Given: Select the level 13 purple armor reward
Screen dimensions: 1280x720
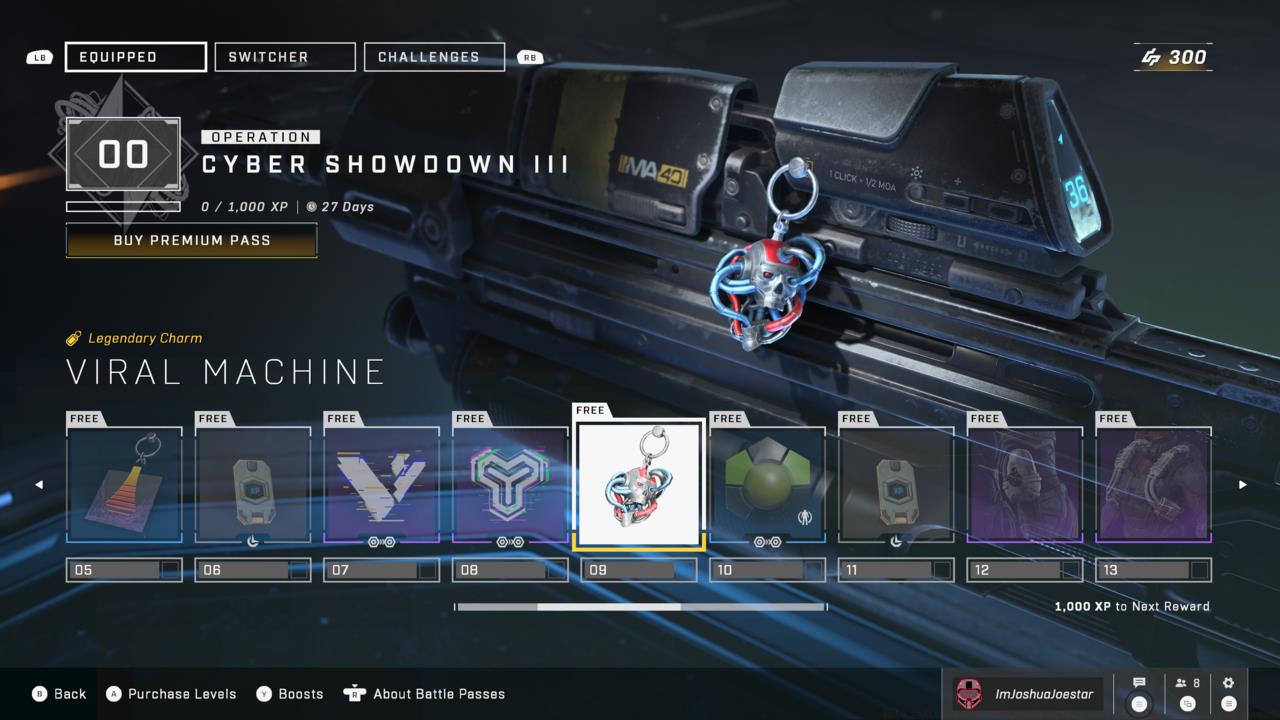Looking at the screenshot, I should (1153, 485).
